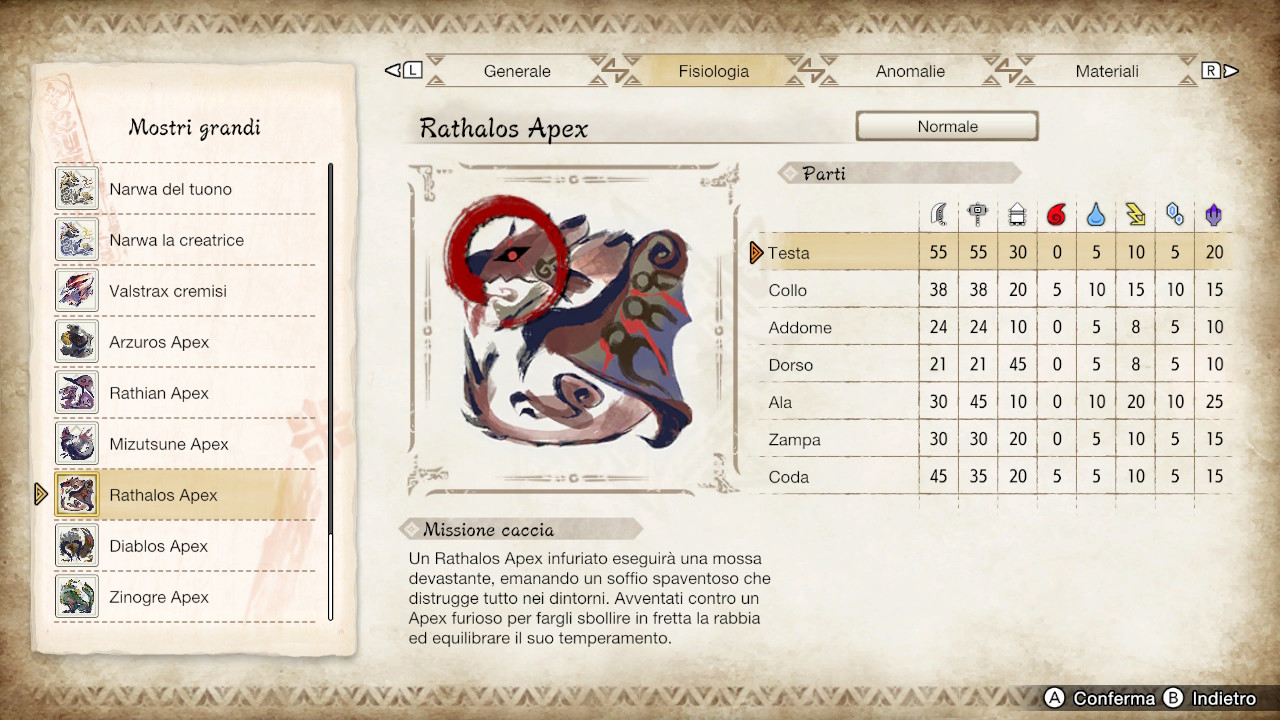Click the hammer blunt damage icon
Screen dimensions: 1280x720
pos(978,213)
